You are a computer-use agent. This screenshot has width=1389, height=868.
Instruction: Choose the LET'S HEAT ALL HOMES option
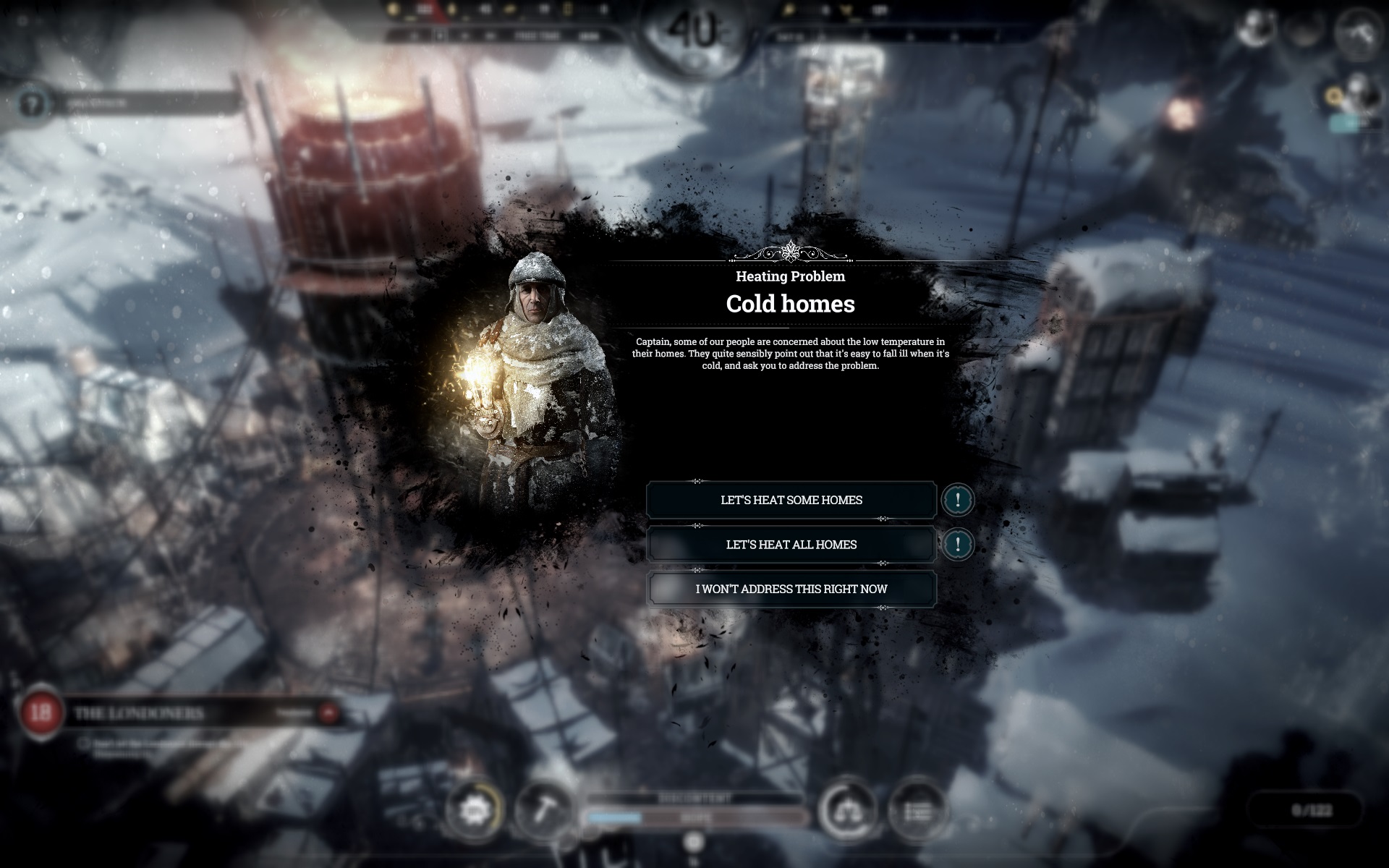tap(791, 545)
